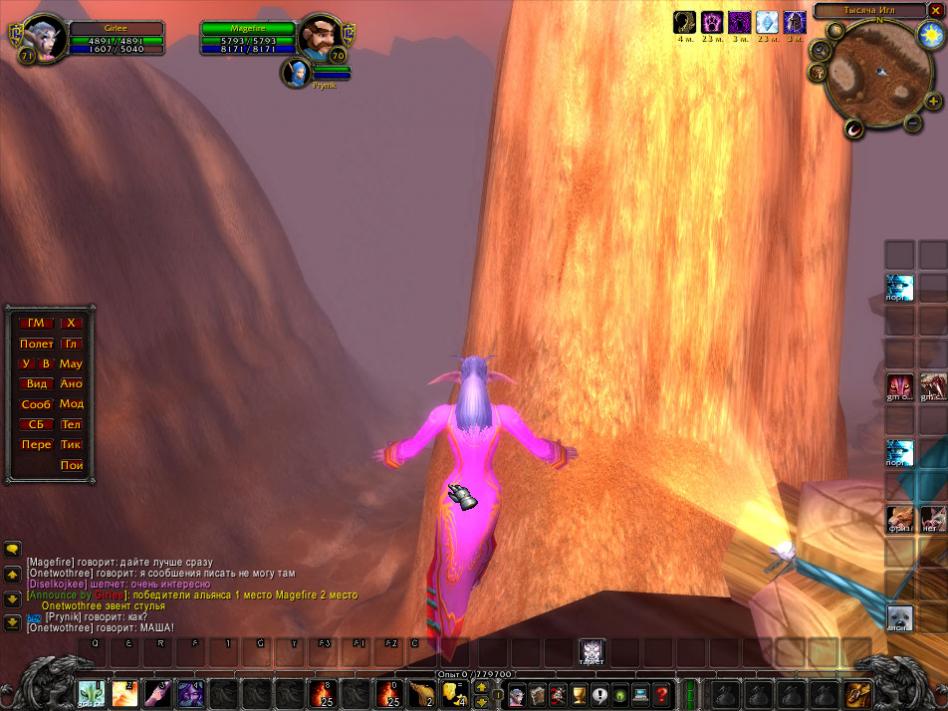Image resolution: width=948 pixels, height=711 pixels.
Task: Click the Тел teleport button
Action: [x=71, y=425]
